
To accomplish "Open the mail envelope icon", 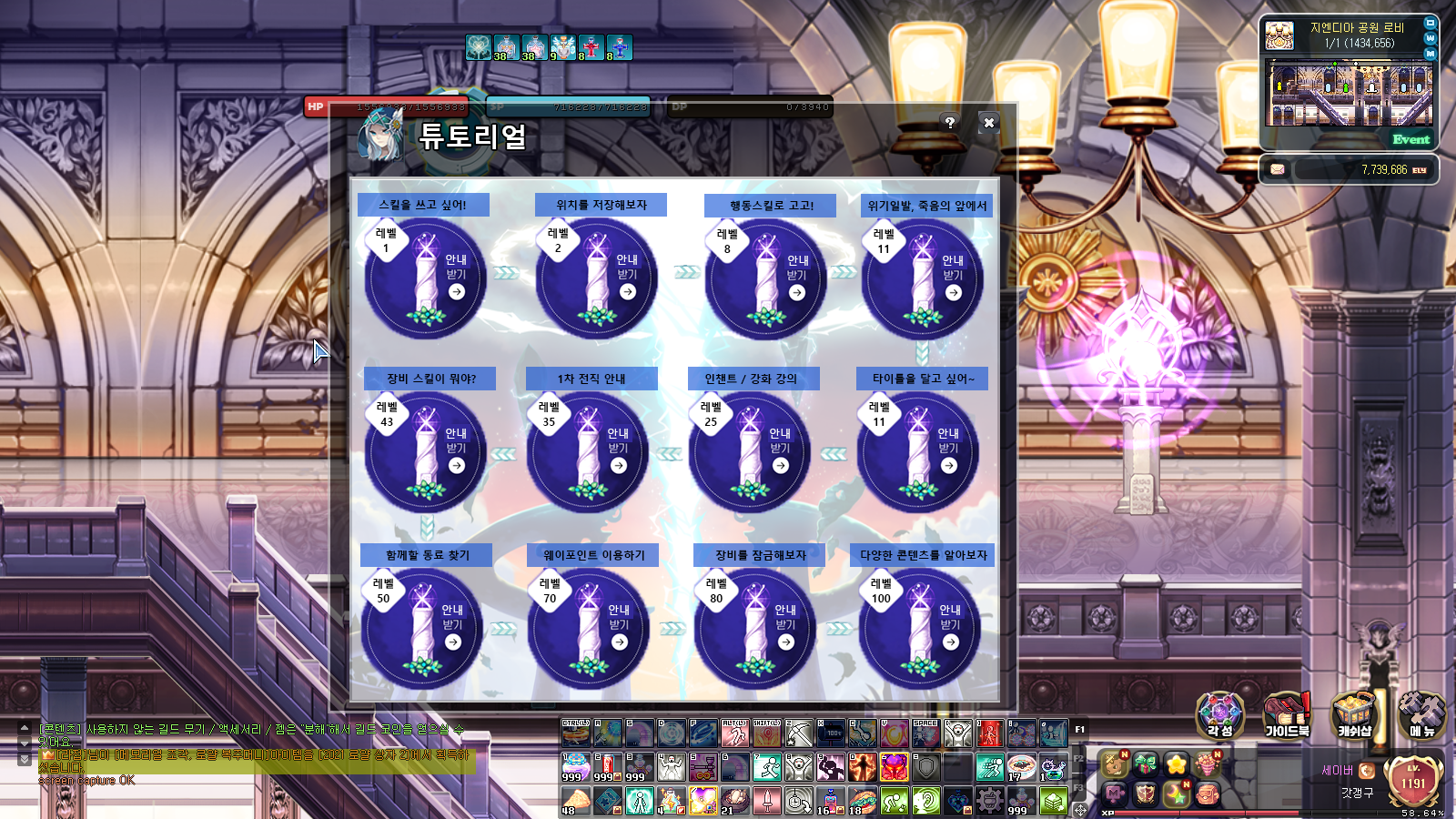I will click(1278, 169).
